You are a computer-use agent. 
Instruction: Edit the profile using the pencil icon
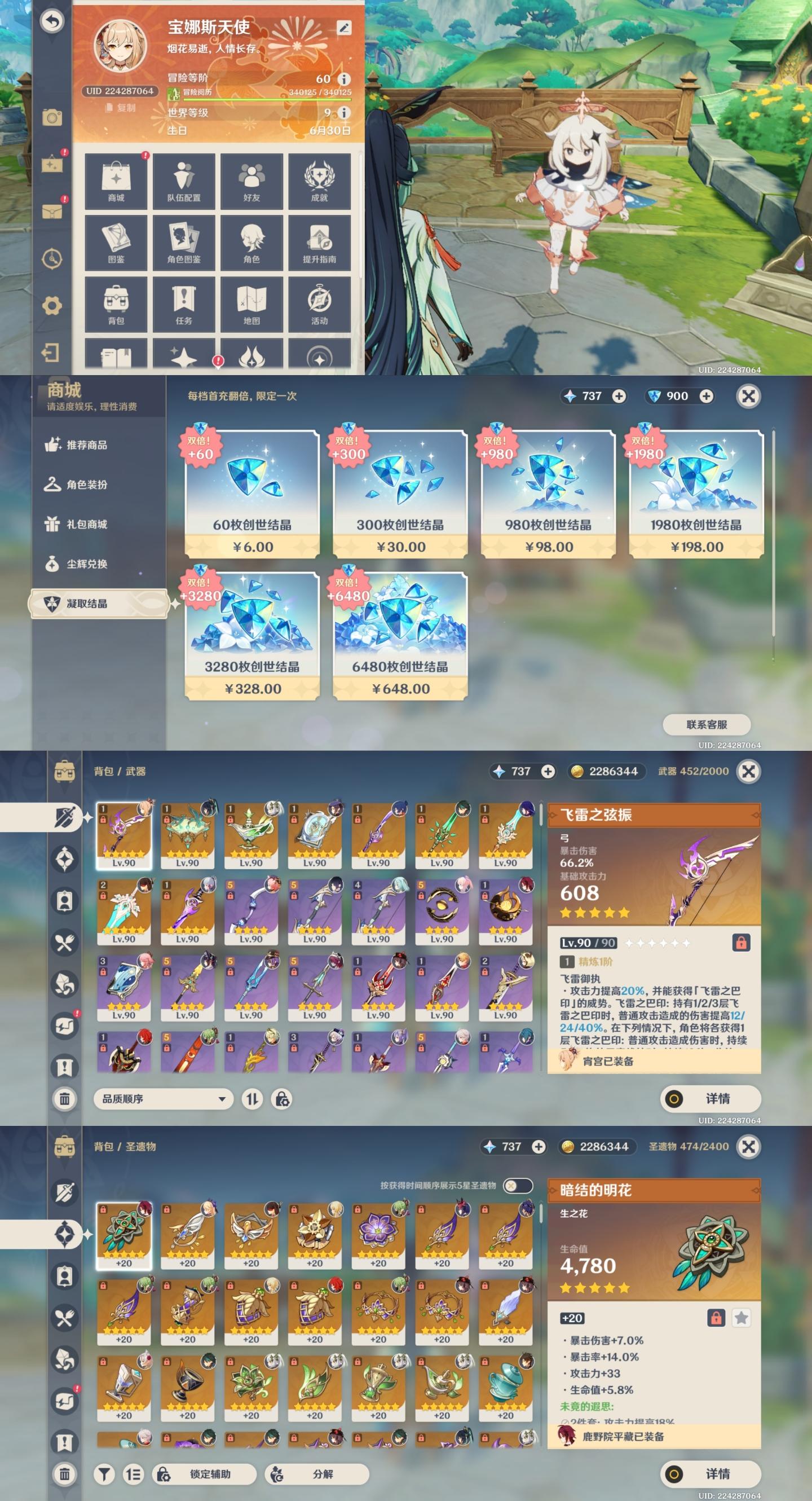345,27
